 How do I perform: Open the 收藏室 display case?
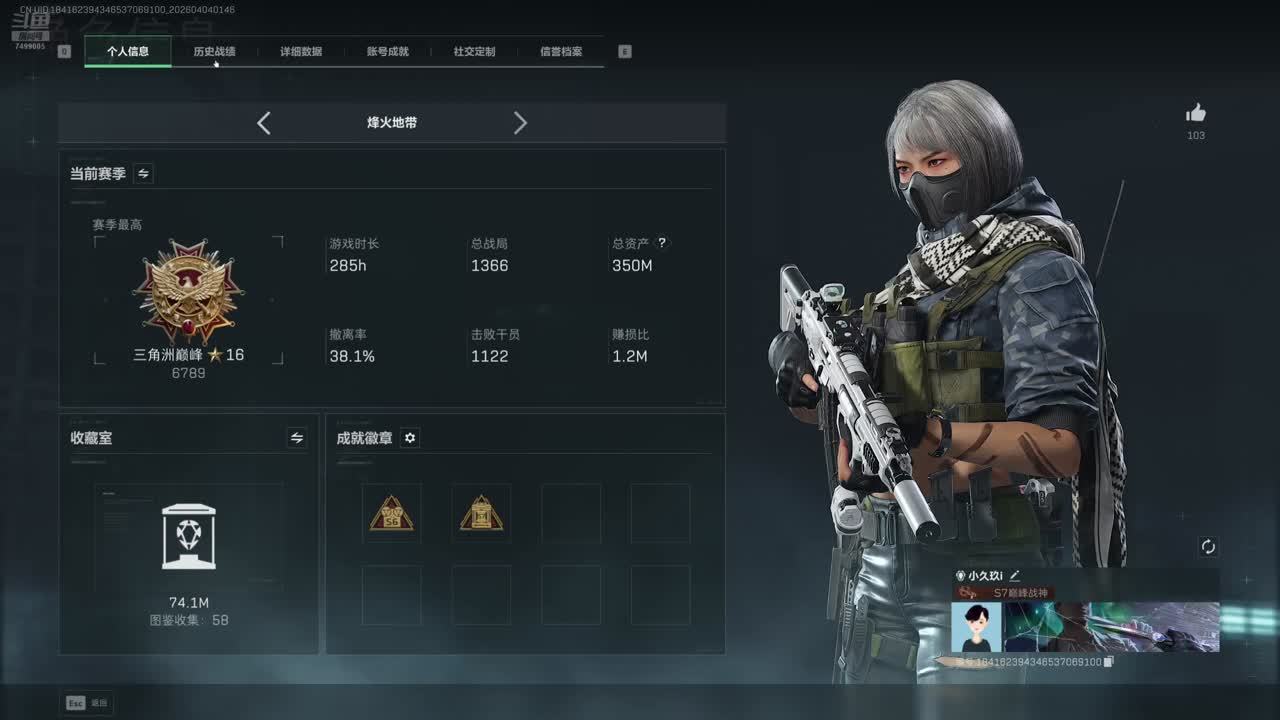(188, 538)
